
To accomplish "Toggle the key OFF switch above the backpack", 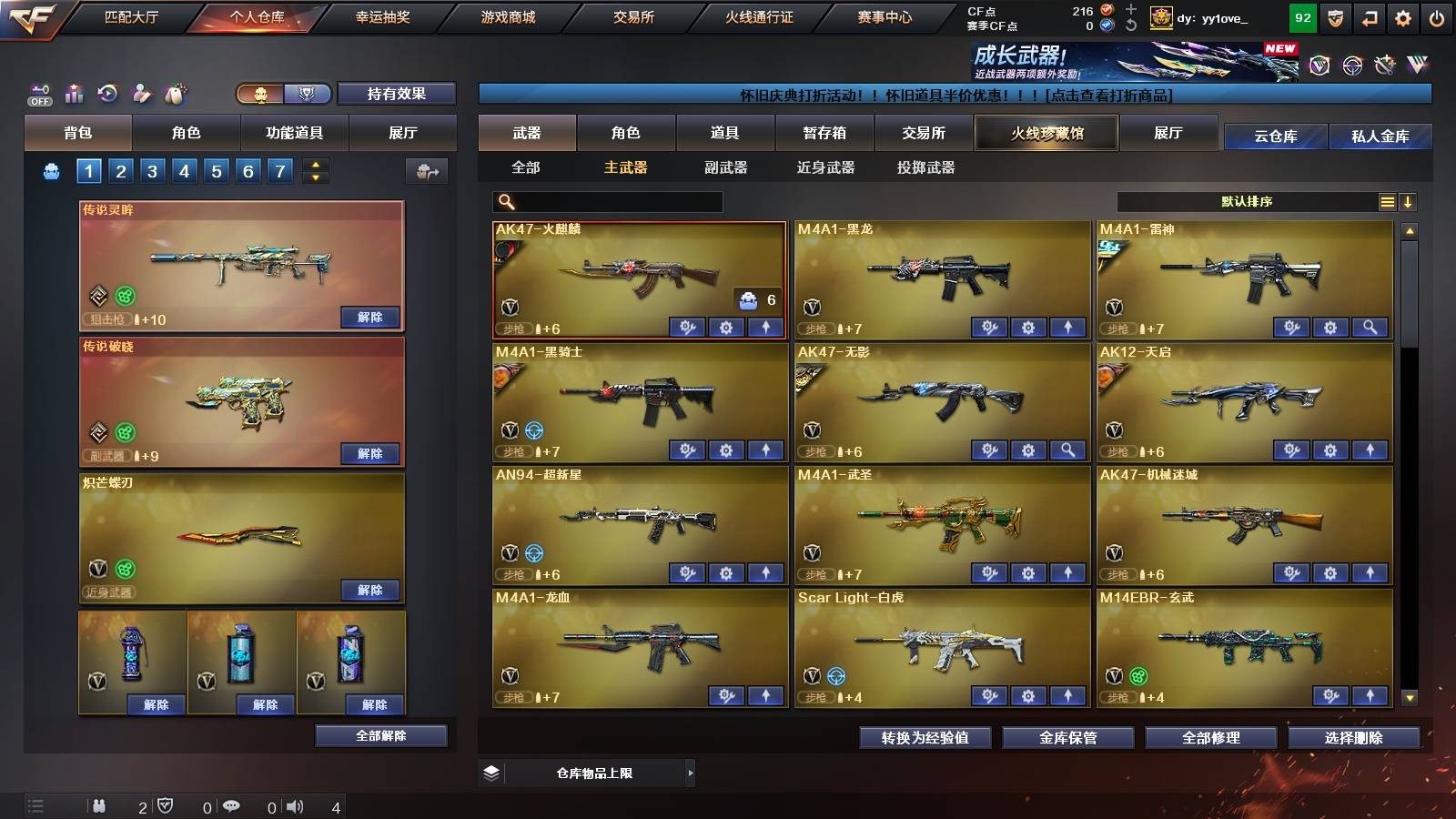I will tap(38, 92).
